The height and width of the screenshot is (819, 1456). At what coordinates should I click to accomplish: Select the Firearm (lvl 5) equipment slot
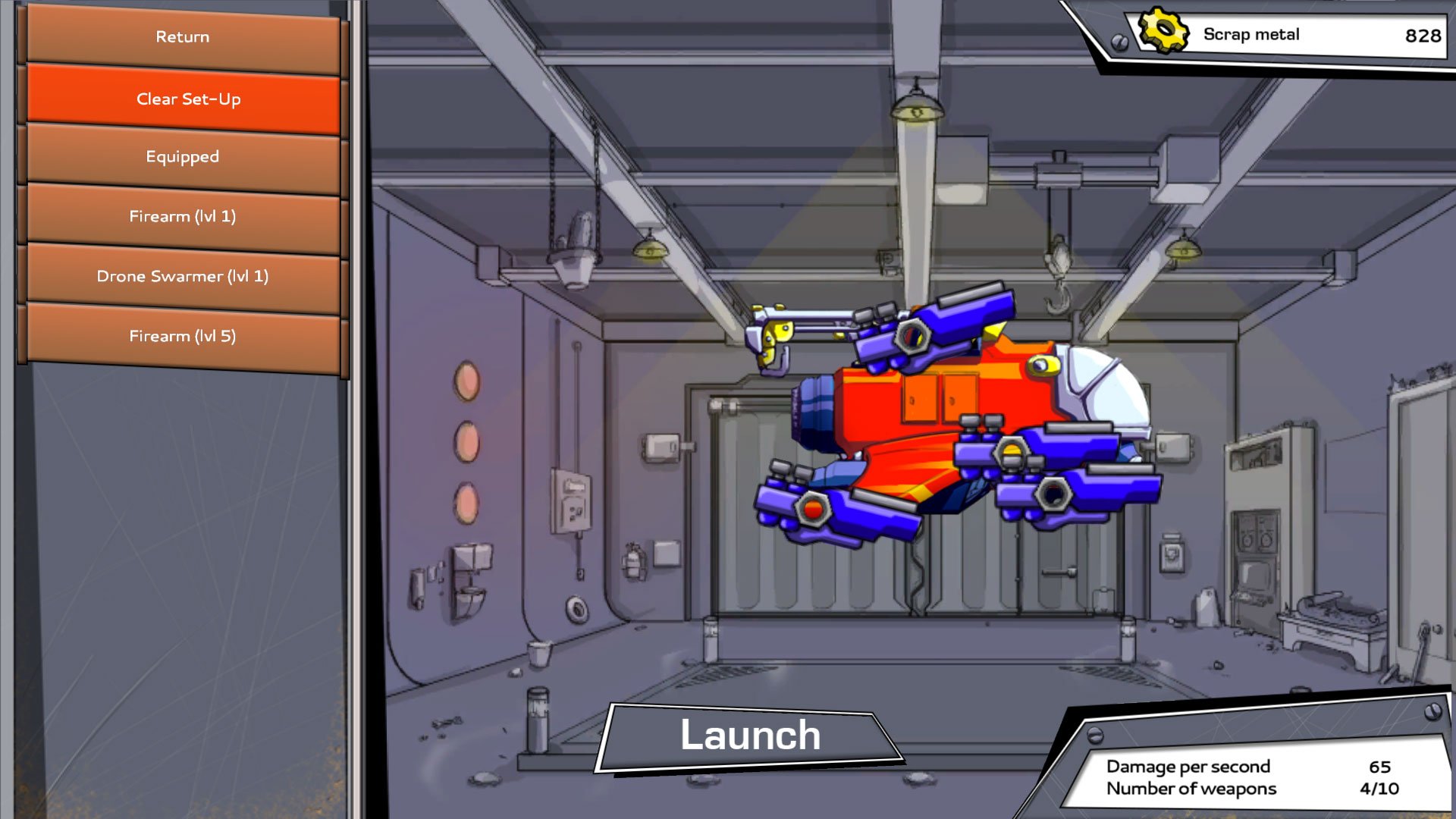click(183, 335)
